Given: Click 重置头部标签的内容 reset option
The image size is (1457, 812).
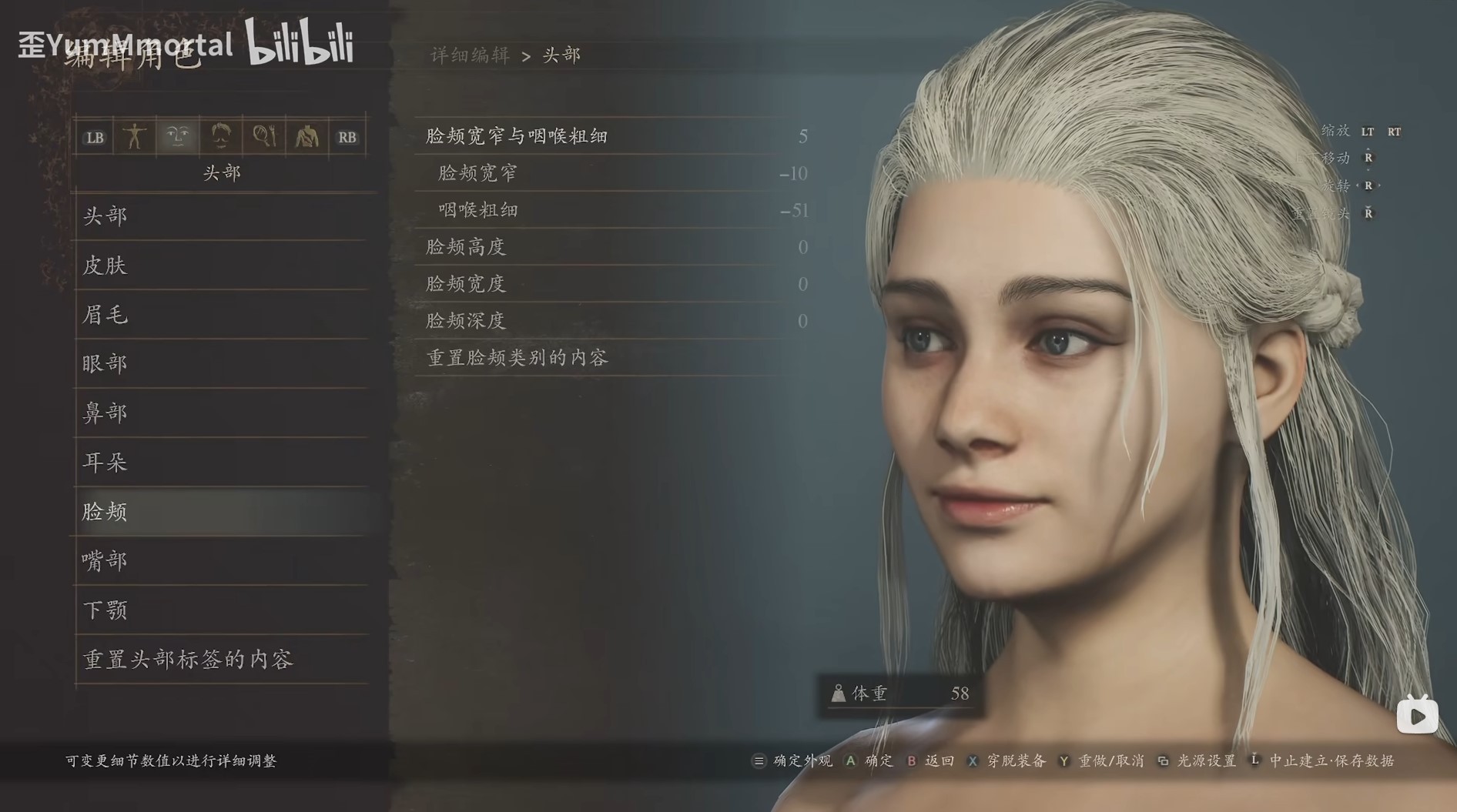Looking at the screenshot, I should tap(187, 660).
